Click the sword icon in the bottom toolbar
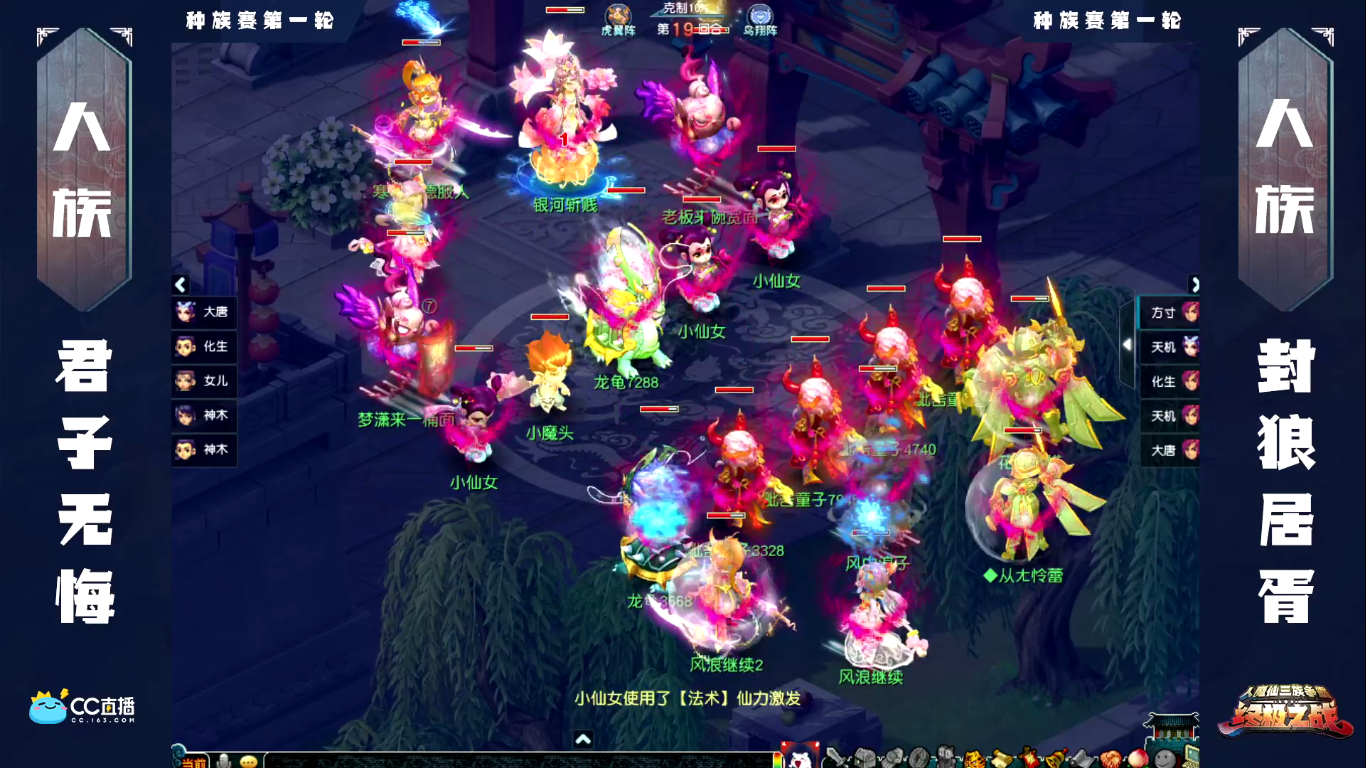This screenshot has height=768, width=1366. pyautogui.click(x=833, y=758)
